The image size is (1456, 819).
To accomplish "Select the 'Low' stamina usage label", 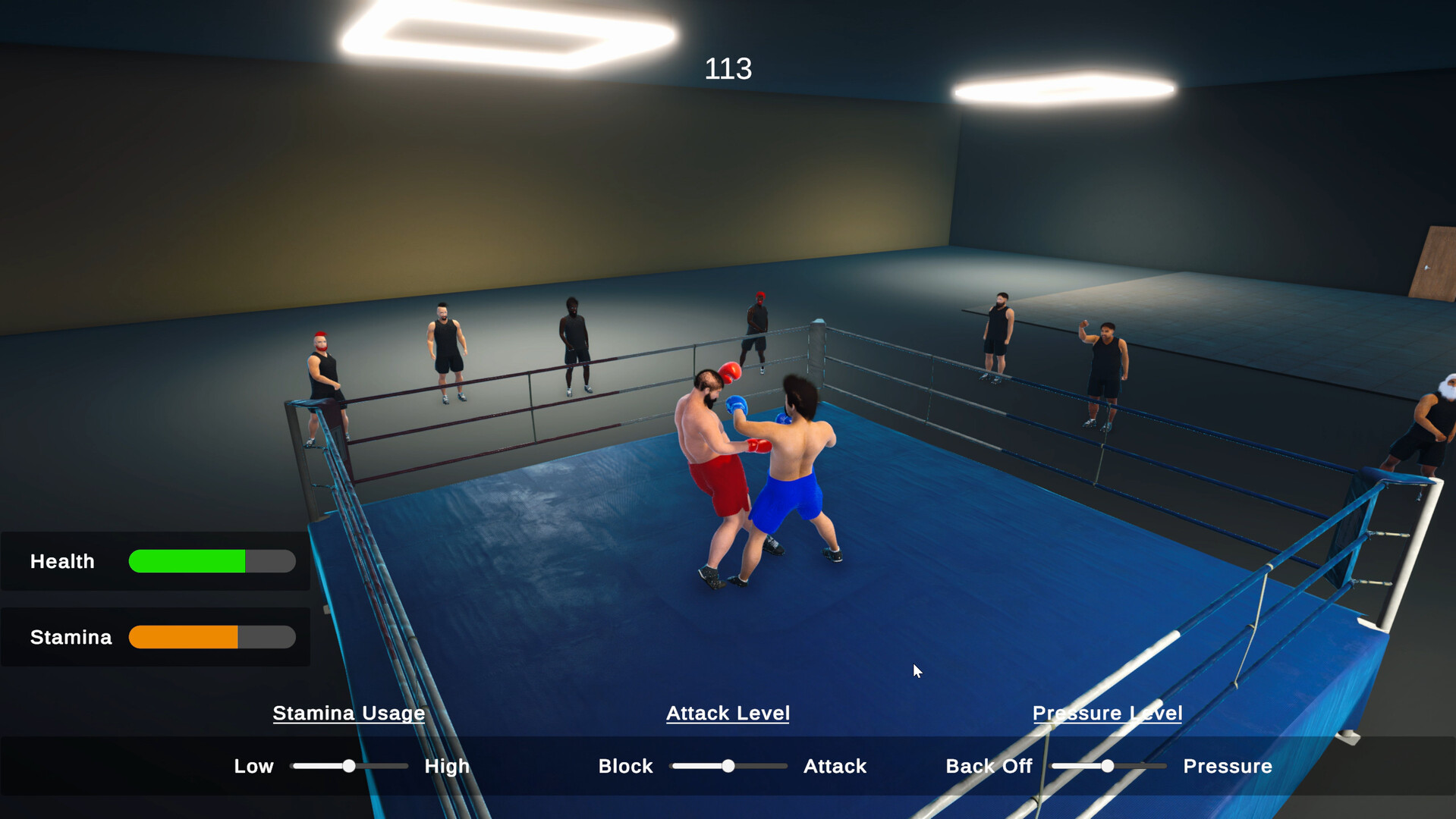I will 253,766.
